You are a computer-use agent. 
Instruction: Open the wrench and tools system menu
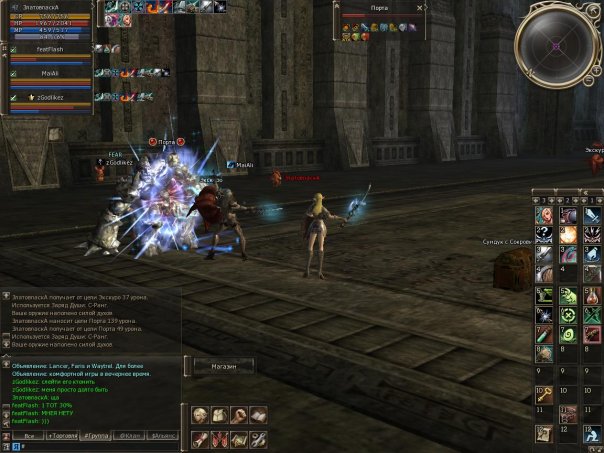258,438
